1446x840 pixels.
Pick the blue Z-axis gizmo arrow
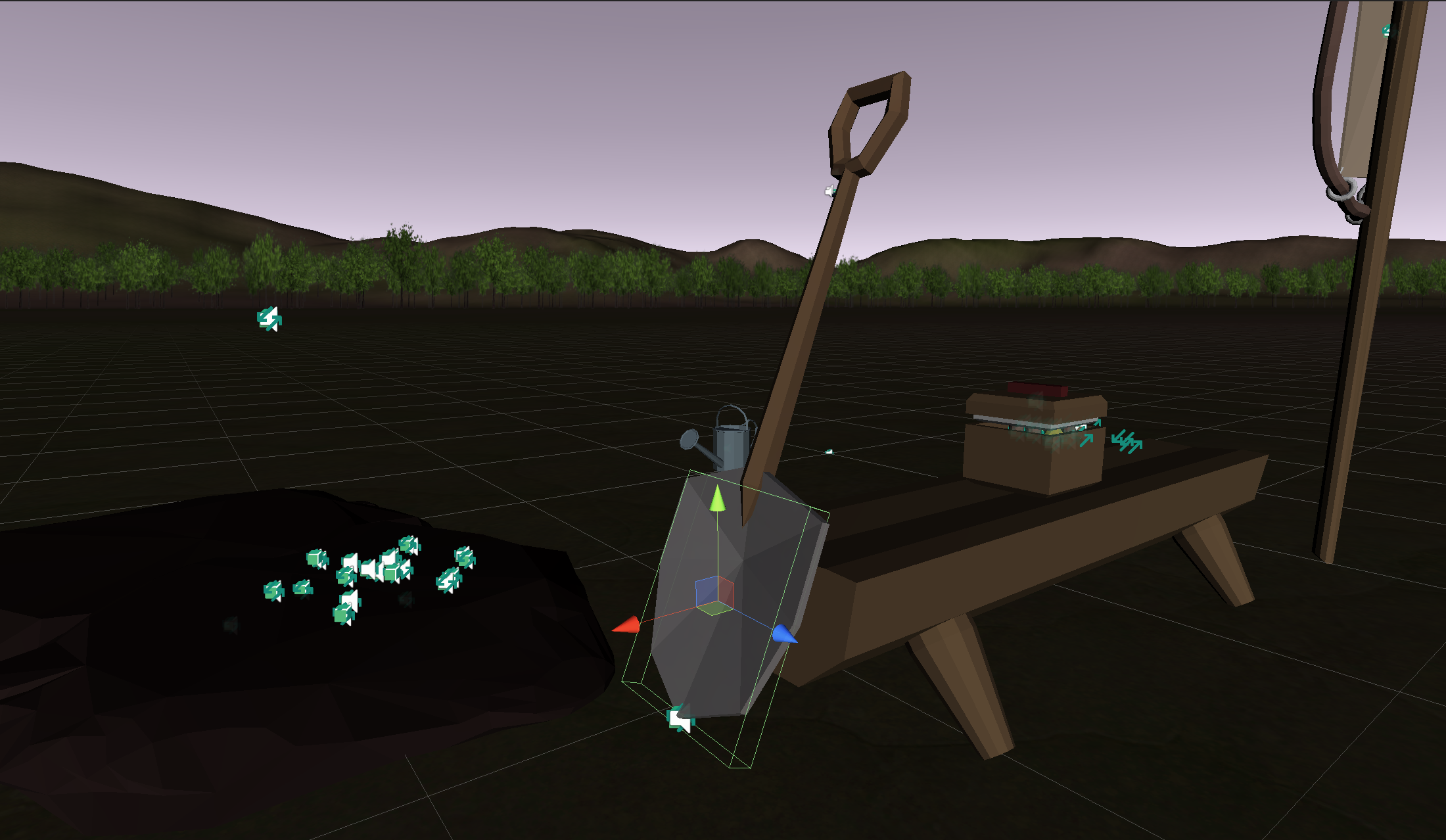click(783, 634)
